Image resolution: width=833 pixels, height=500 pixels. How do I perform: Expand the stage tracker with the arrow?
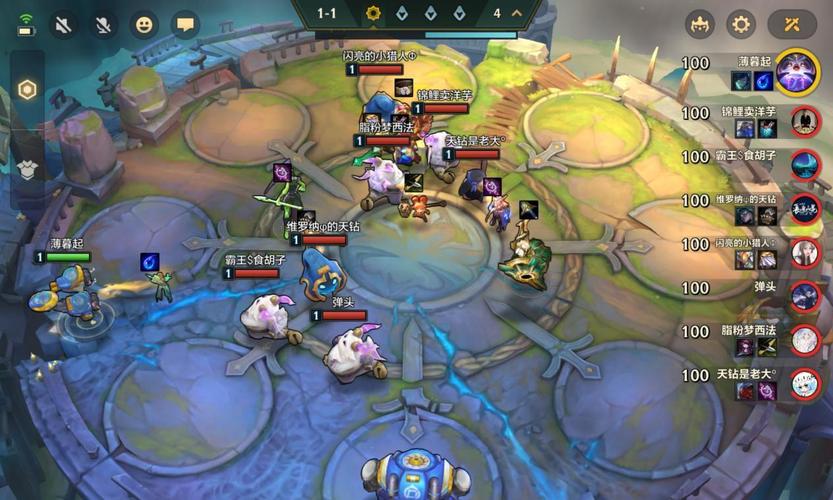[517, 13]
